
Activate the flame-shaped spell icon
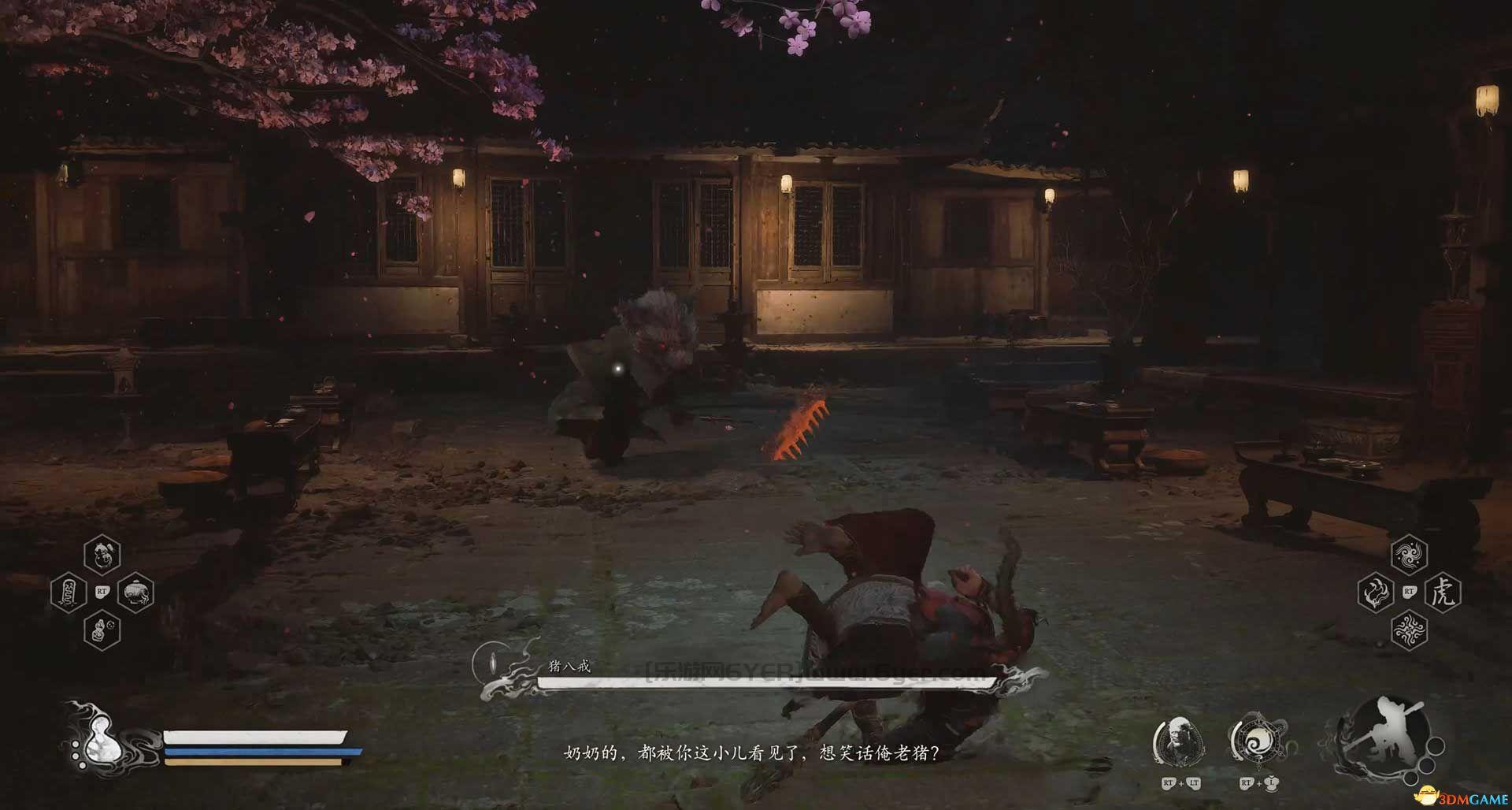click(x=1376, y=592)
